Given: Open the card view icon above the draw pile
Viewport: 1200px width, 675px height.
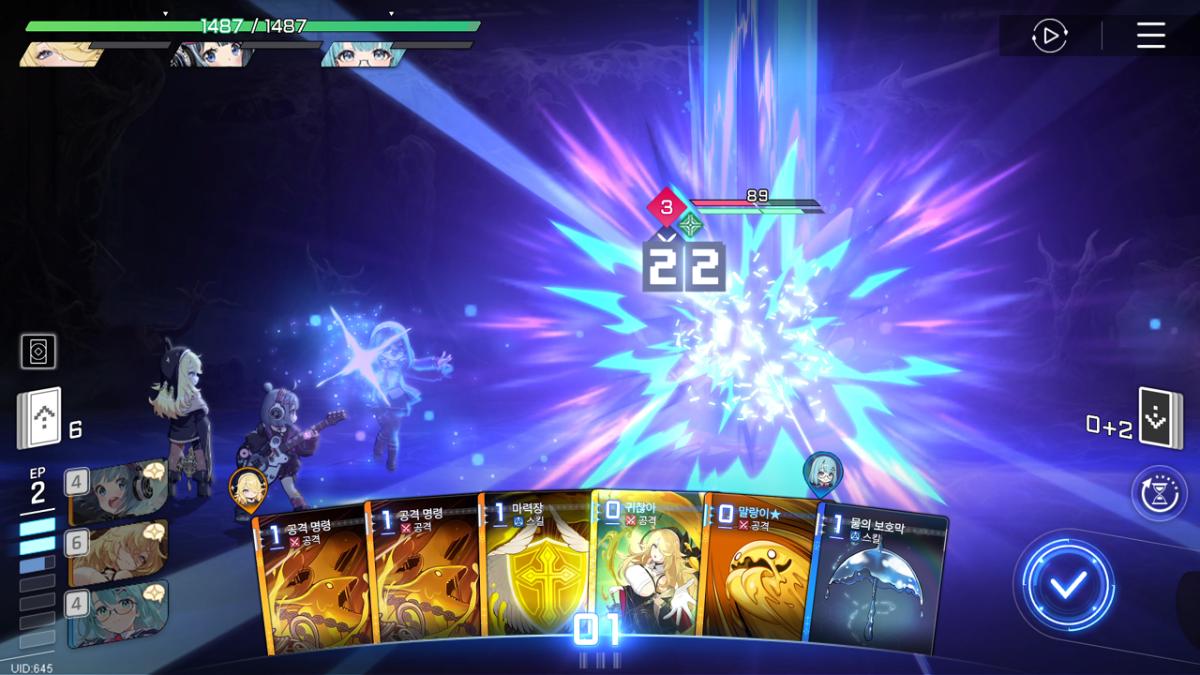Looking at the screenshot, I should [x=38, y=351].
